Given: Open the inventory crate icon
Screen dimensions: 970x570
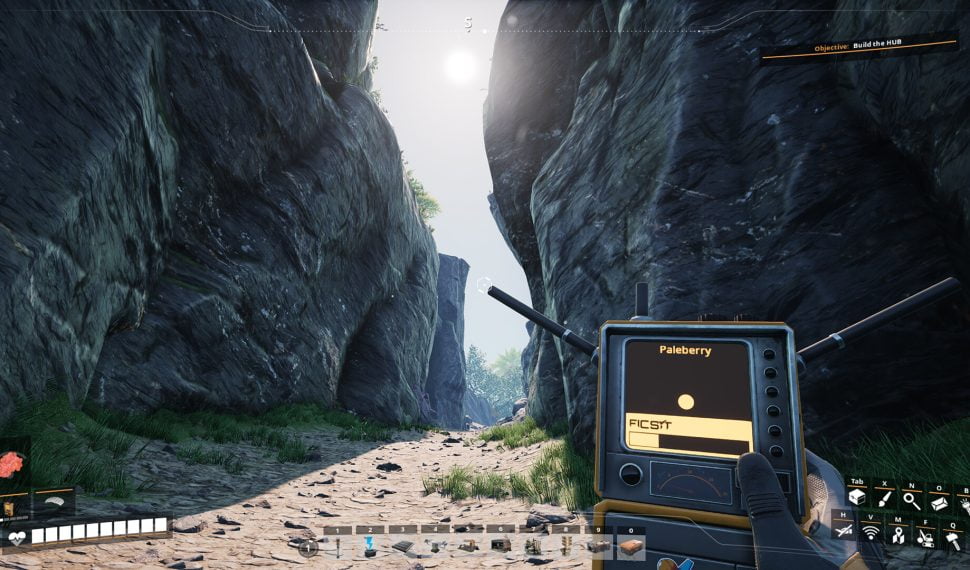Looking at the screenshot, I should [x=856, y=496].
